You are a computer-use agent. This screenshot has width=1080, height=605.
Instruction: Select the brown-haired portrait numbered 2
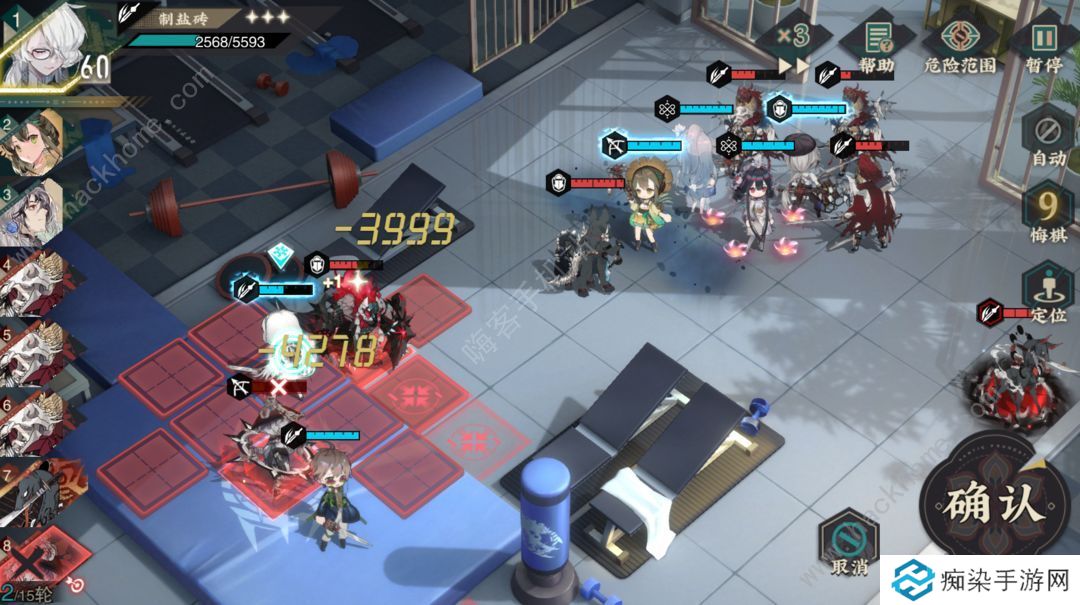click(x=32, y=142)
